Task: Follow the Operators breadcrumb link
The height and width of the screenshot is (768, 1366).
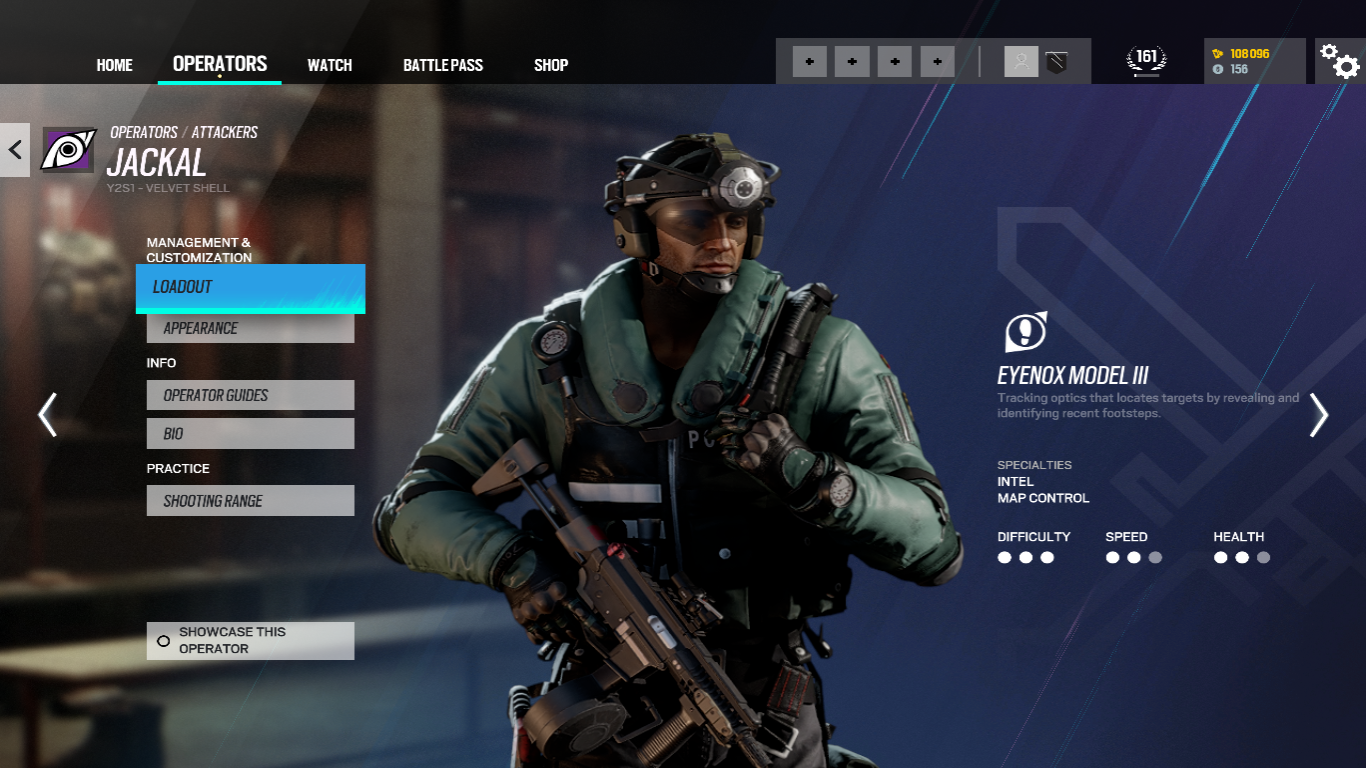Action: [x=144, y=132]
